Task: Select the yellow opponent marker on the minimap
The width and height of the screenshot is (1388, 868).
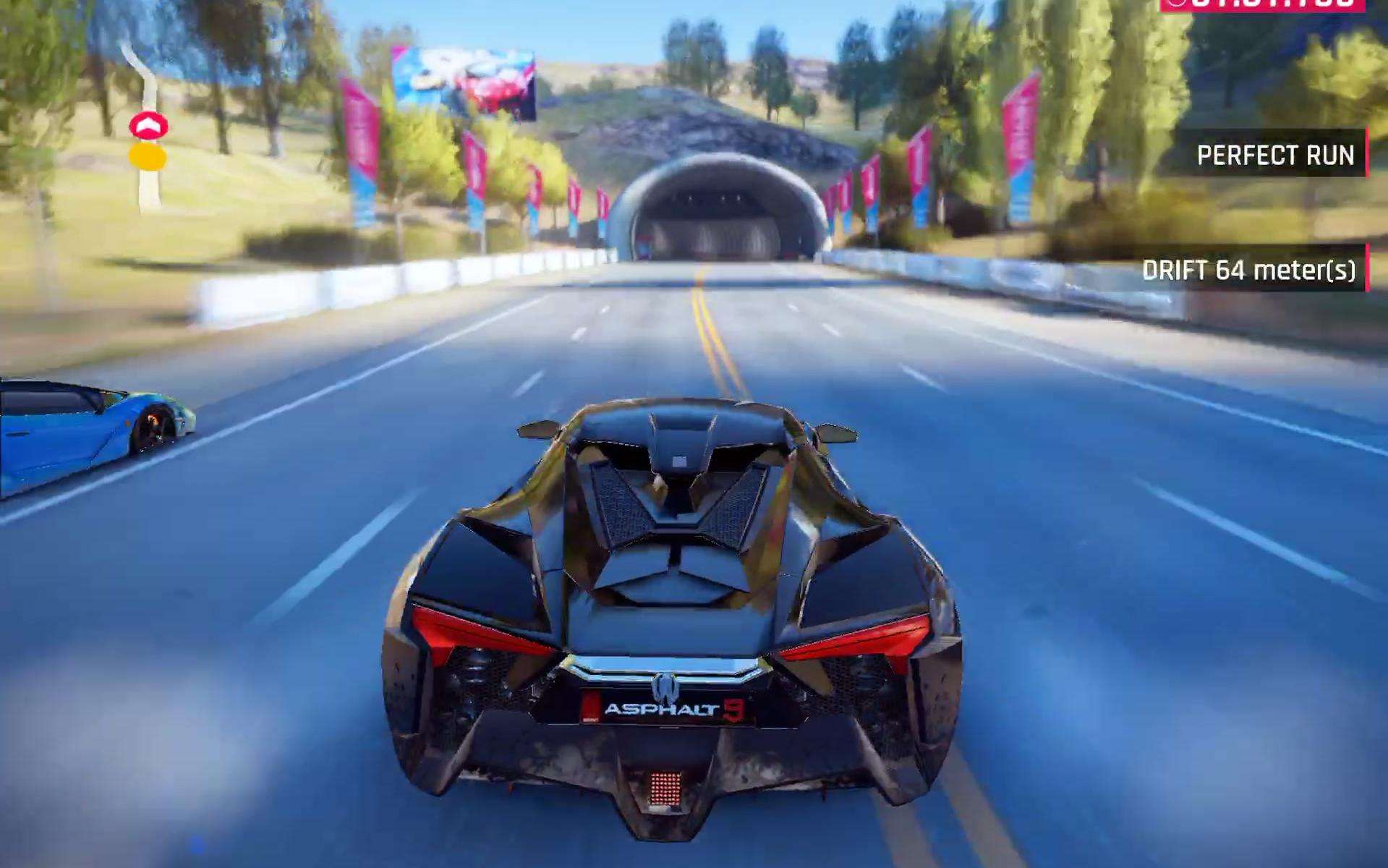Action: (148, 156)
